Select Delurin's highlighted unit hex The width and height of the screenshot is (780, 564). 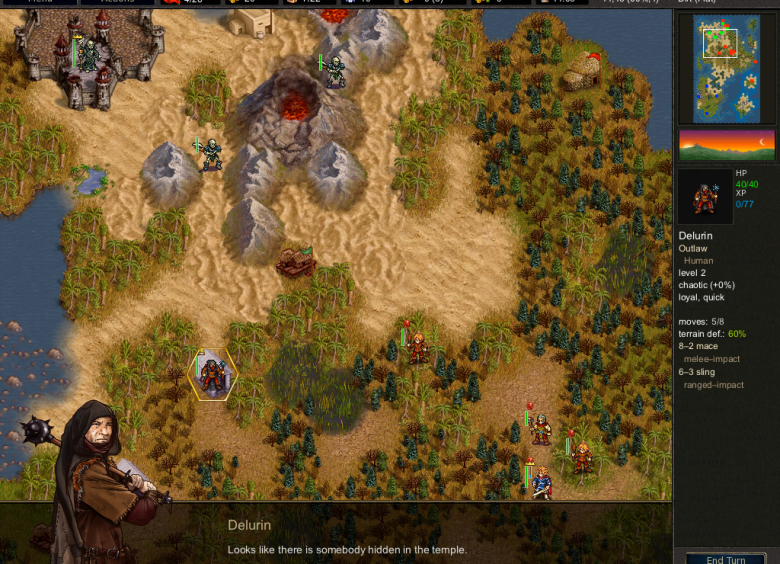pyautogui.click(x=212, y=375)
